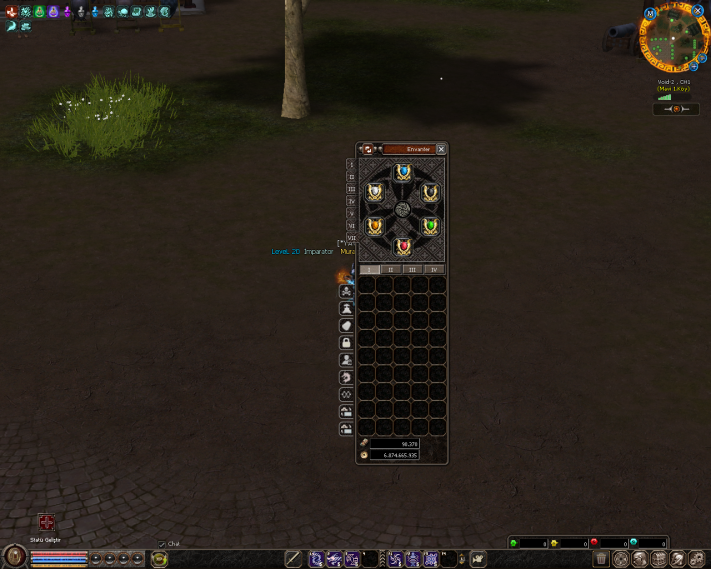Select the blue gem equipment slot
This screenshot has width=711, height=569.
point(403,174)
